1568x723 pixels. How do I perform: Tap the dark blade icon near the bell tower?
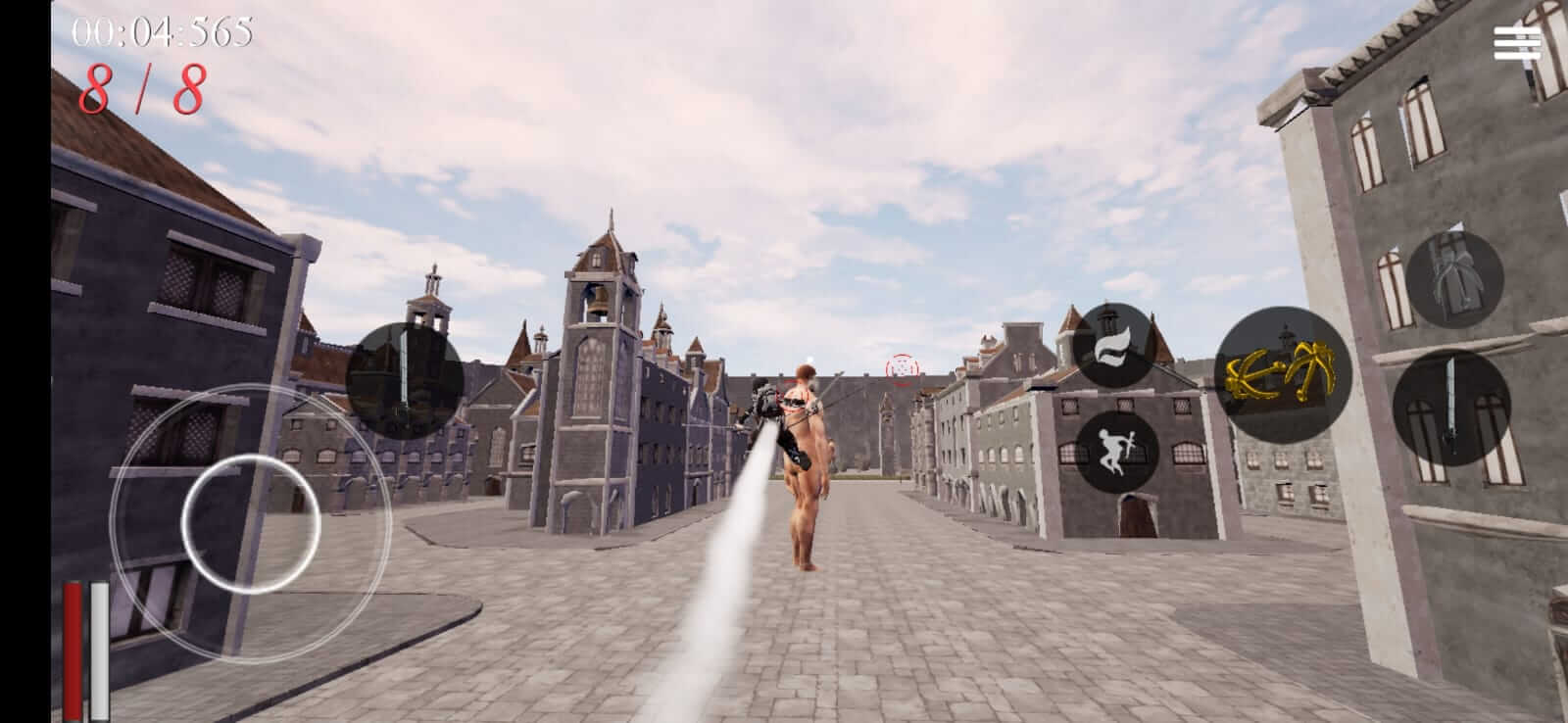pyautogui.click(x=406, y=378)
